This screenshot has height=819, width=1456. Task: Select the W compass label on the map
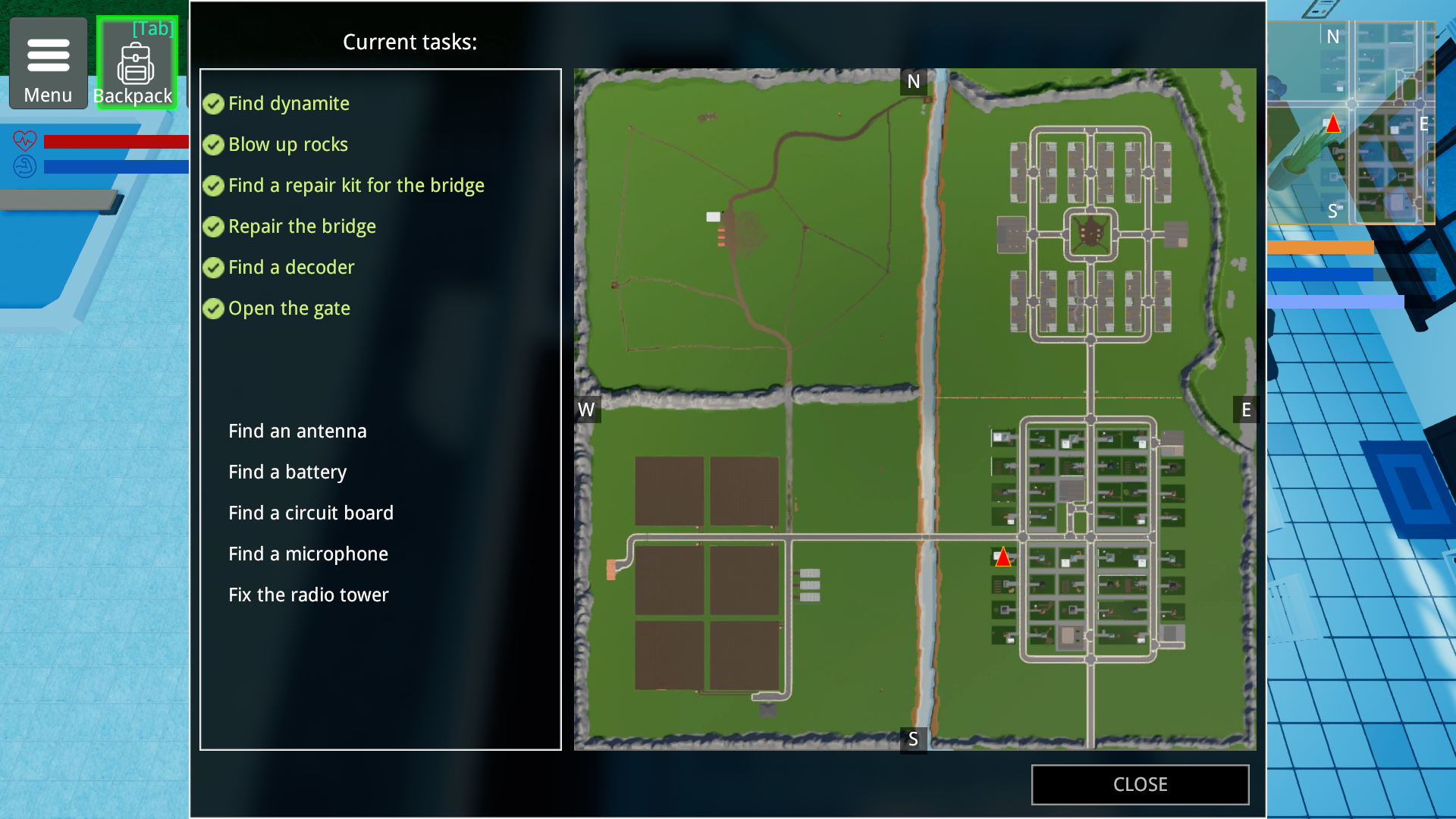click(586, 410)
